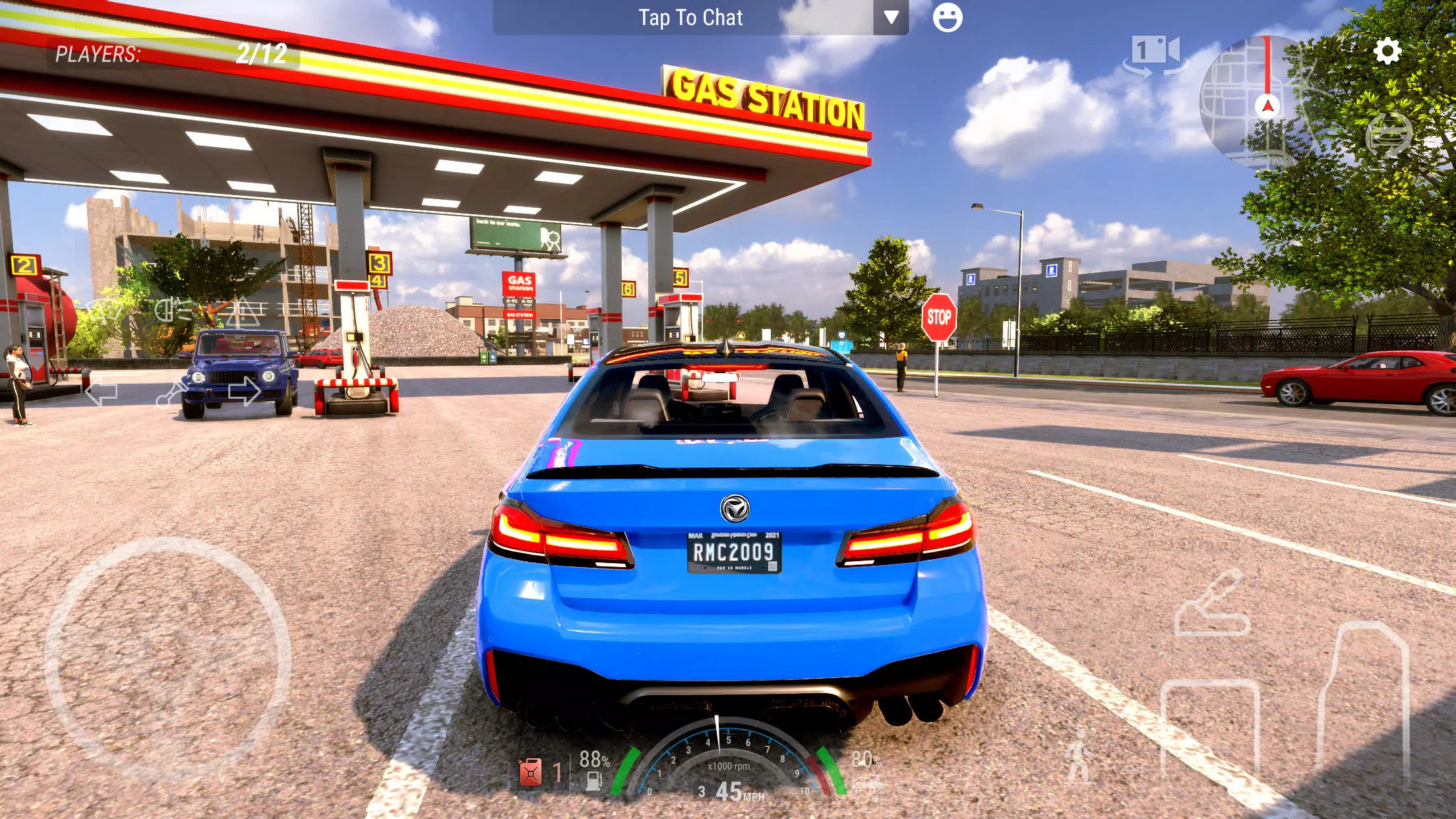Switch the camera view mode
1456x819 pixels.
(x=1155, y=54)
